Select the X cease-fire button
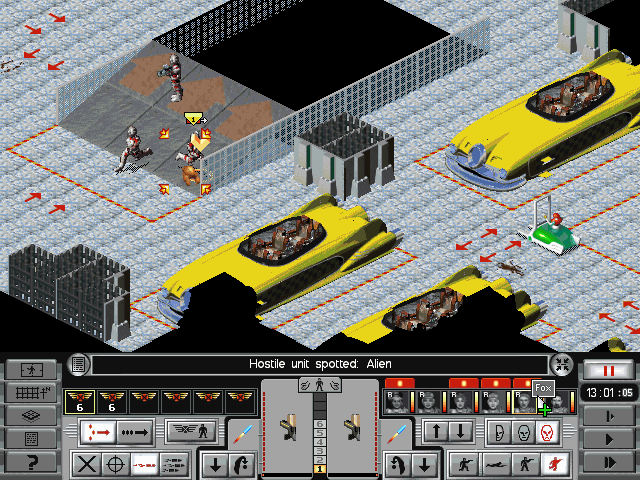640x480 pixels. [88, 464]
